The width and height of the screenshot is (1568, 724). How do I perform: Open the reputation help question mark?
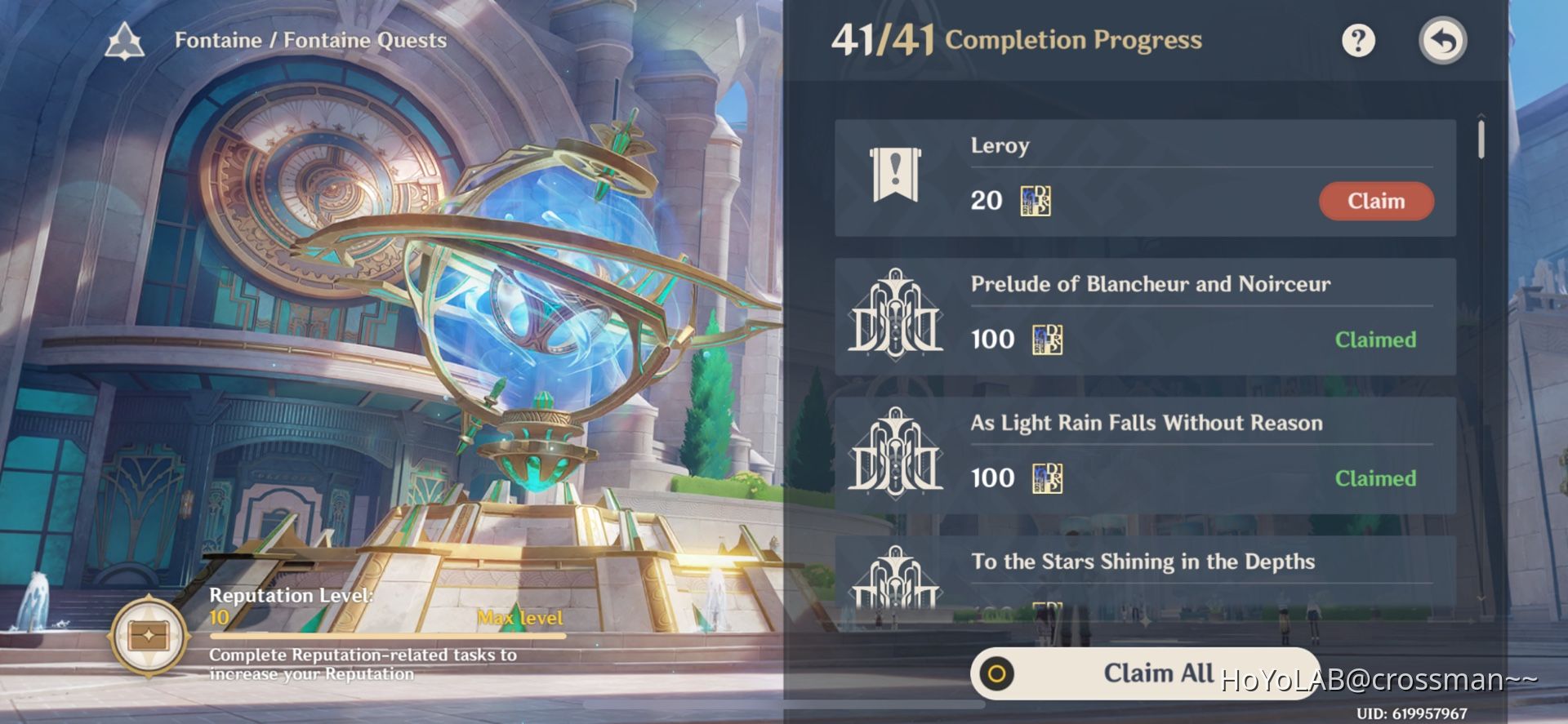(x=1358, y=39)
